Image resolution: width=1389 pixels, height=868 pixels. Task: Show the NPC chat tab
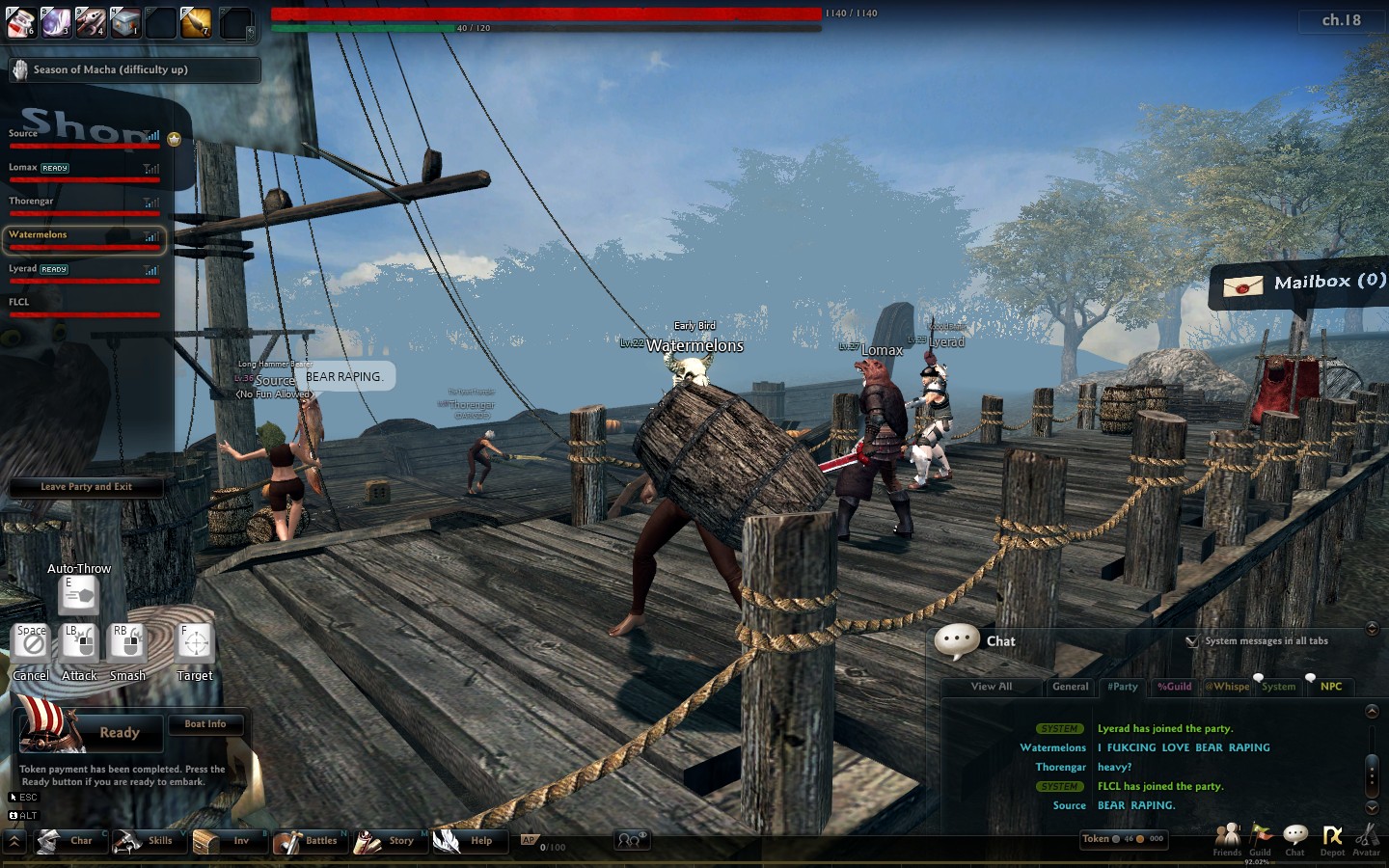coord(1331,687)
